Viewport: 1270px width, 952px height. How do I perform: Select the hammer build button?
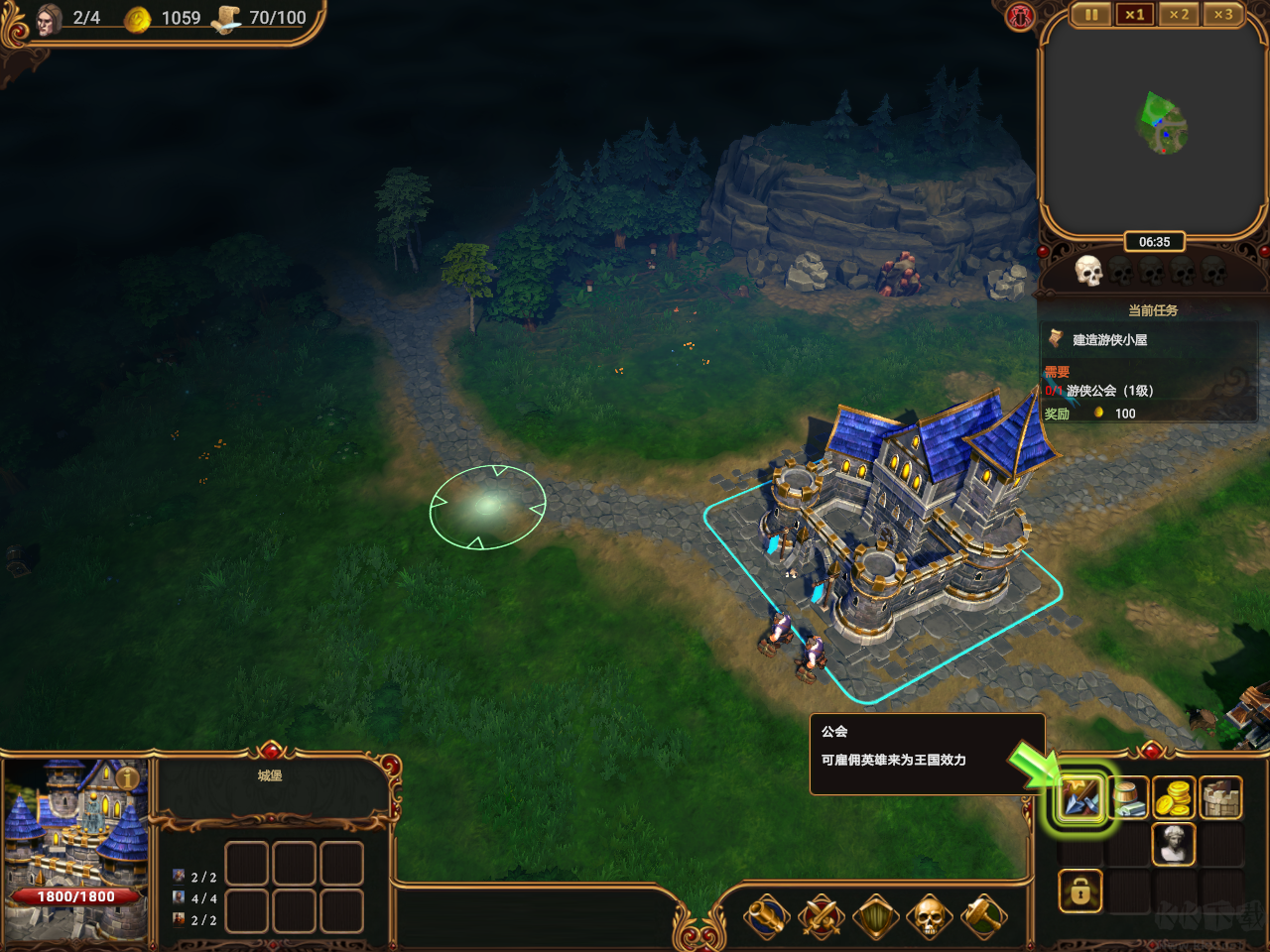coord(982,917)
